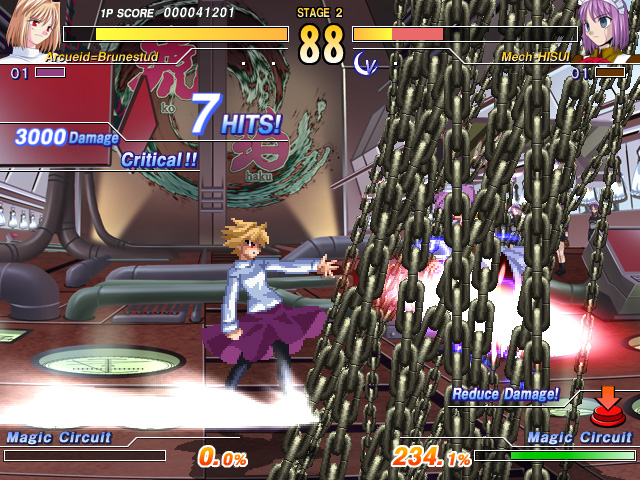Click Arcueid's character portrait
Image resolution: width=640 pixels, height=480 pixels.
coord(30,28)
